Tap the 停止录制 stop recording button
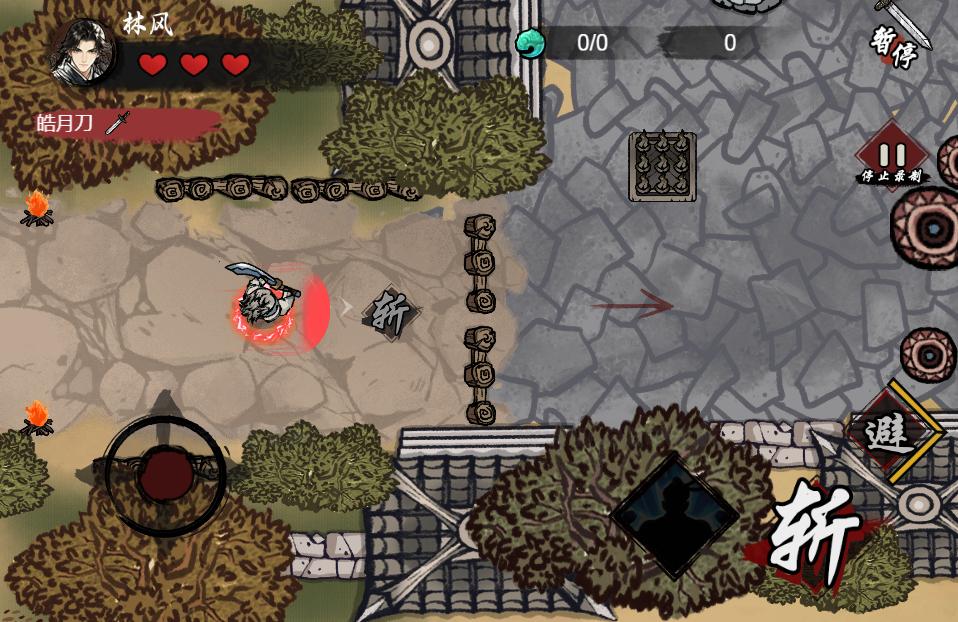958x622 pixels. (x=892, y=160)
